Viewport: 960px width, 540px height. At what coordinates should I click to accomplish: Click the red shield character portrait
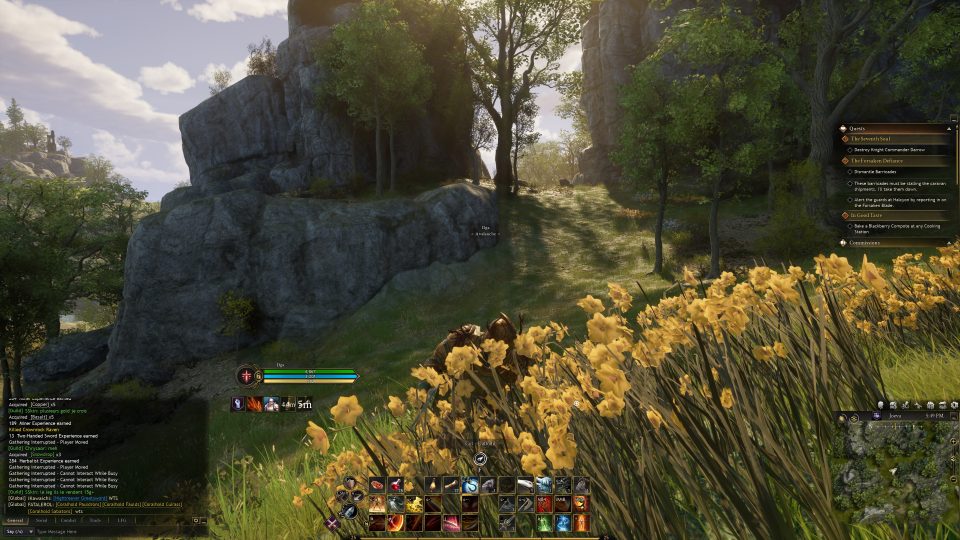pos(245,375)
